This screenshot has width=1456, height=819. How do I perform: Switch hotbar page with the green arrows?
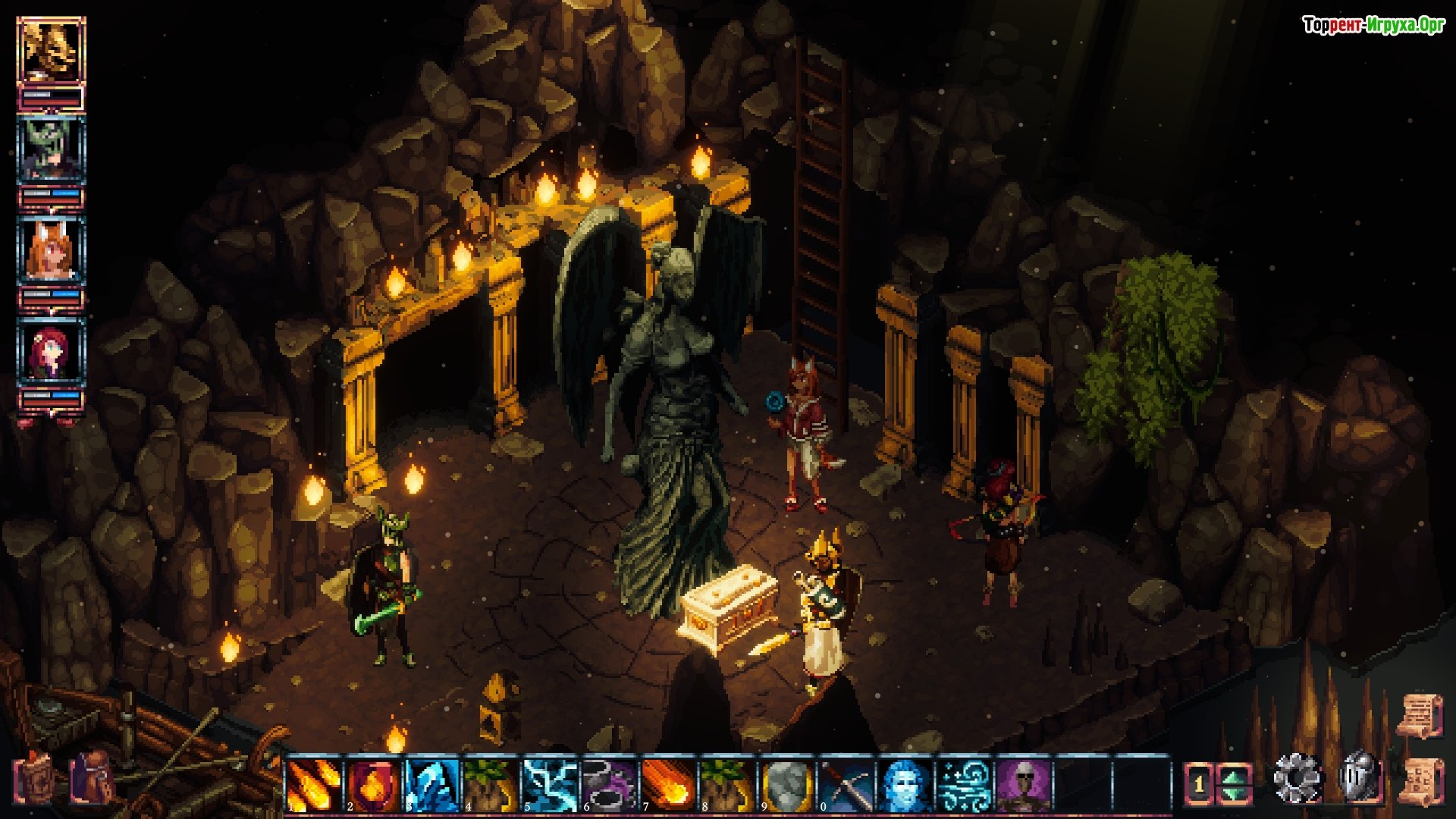[x=1235, y=784]
